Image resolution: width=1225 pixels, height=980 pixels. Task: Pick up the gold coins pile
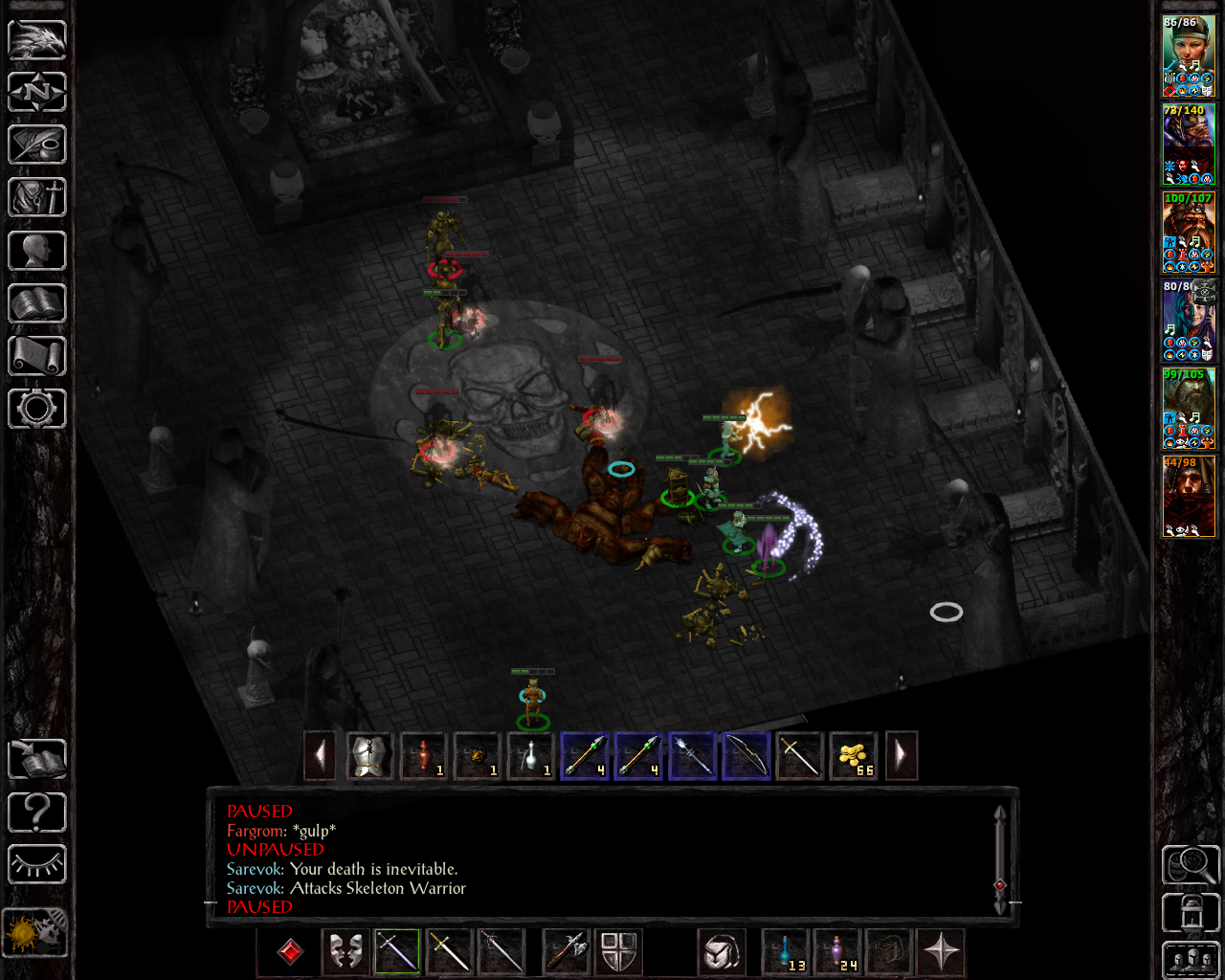pyautogui.click(x=853, y=756)
